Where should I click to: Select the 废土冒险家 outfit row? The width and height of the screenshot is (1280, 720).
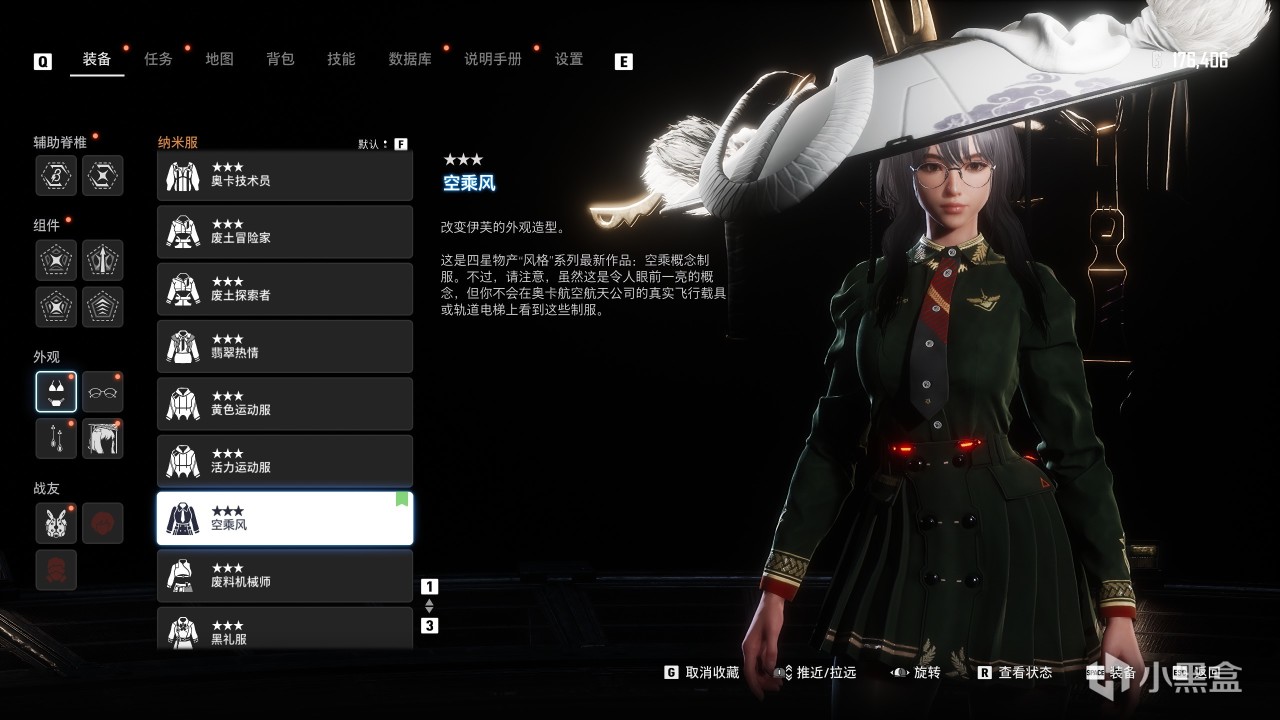click(285, 232)
